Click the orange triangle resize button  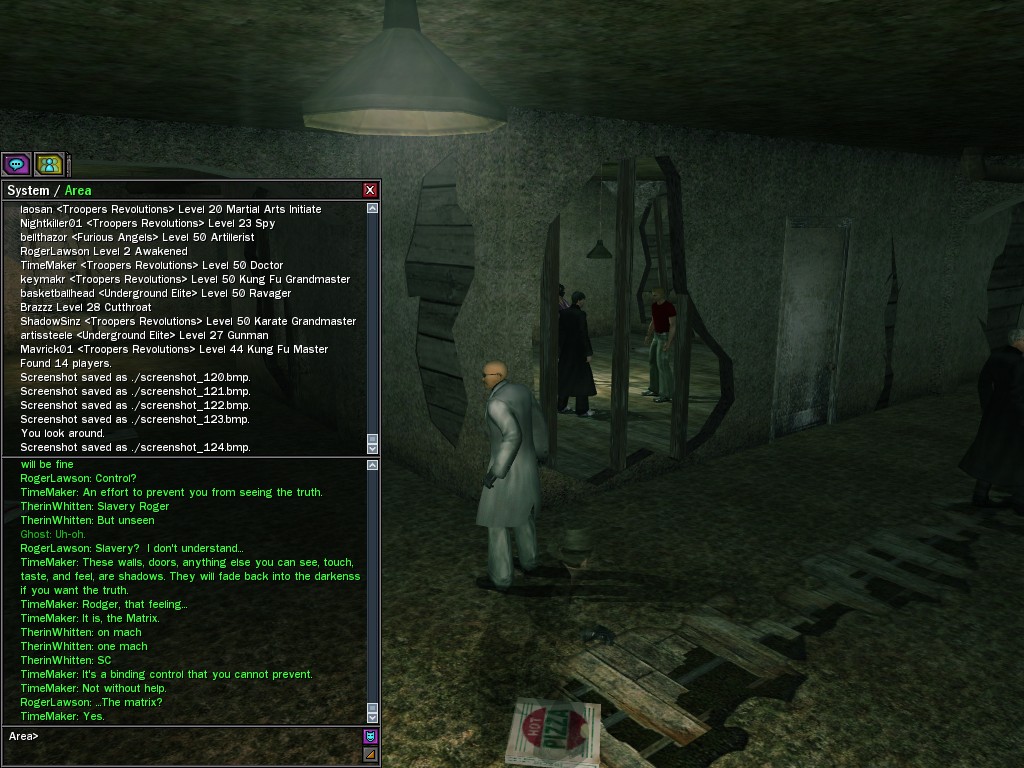click(370, 754)
